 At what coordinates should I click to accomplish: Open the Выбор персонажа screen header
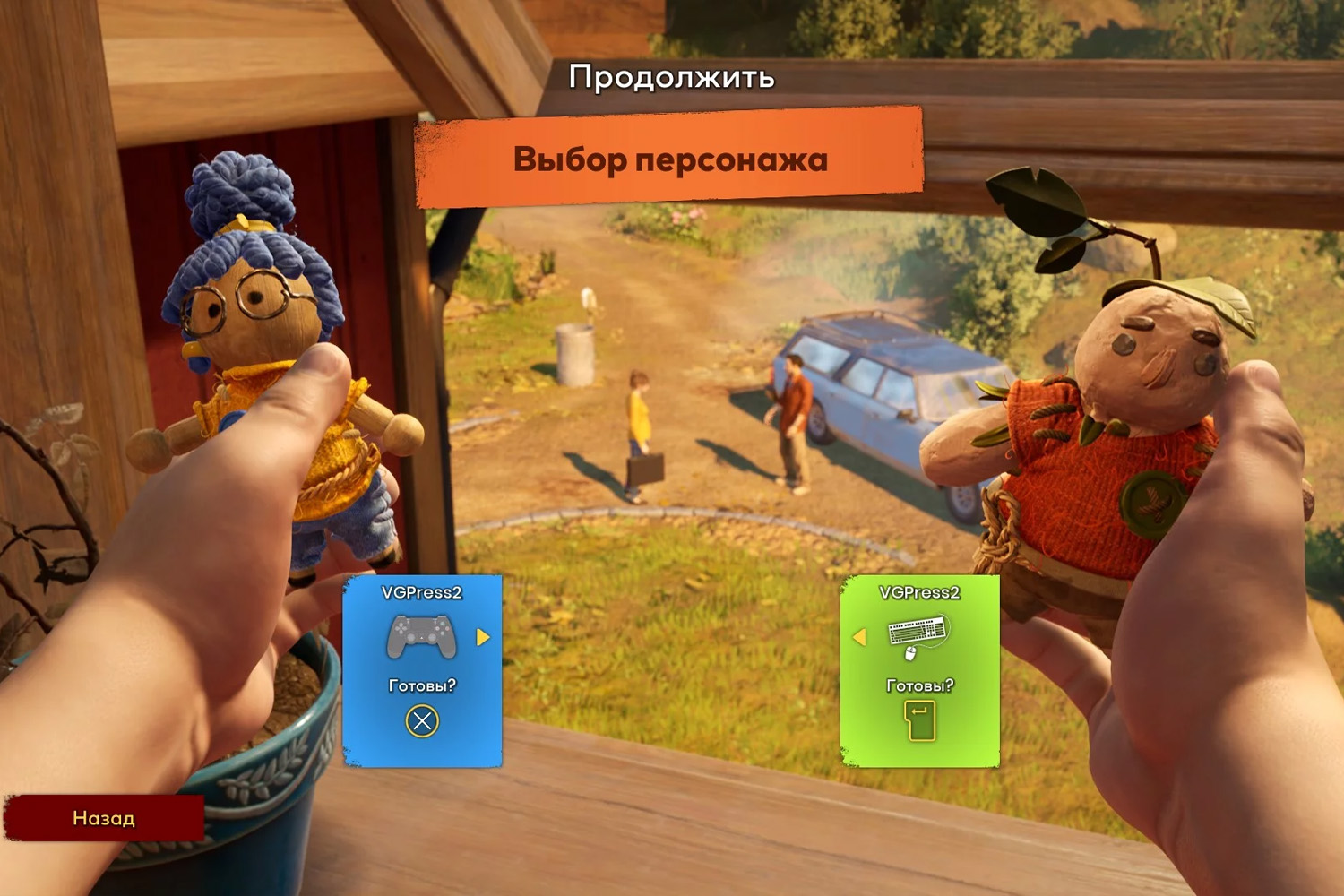[x=670, y=158]
